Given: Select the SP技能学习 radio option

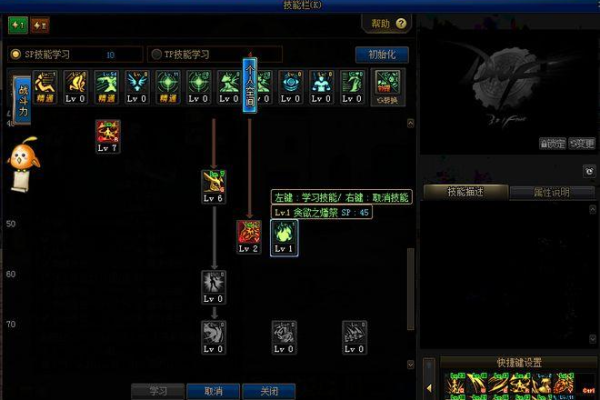Looking at the screenshot, I should [x=16, y=54].
